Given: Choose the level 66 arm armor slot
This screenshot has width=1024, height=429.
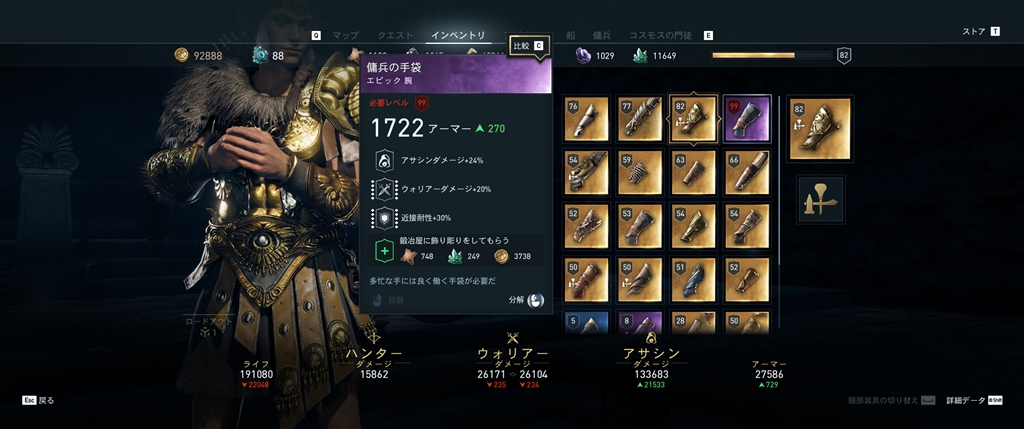Looking at the screenshot, I should coord(746,172).
